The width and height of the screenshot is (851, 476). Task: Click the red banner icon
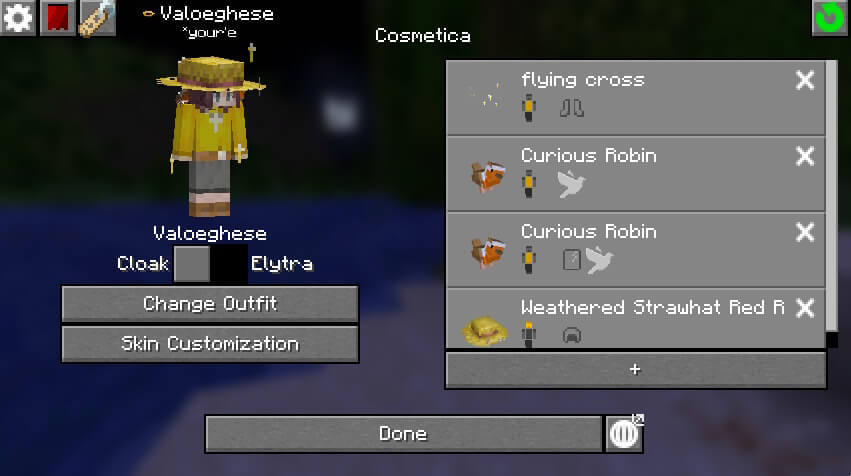click(57, 17)
